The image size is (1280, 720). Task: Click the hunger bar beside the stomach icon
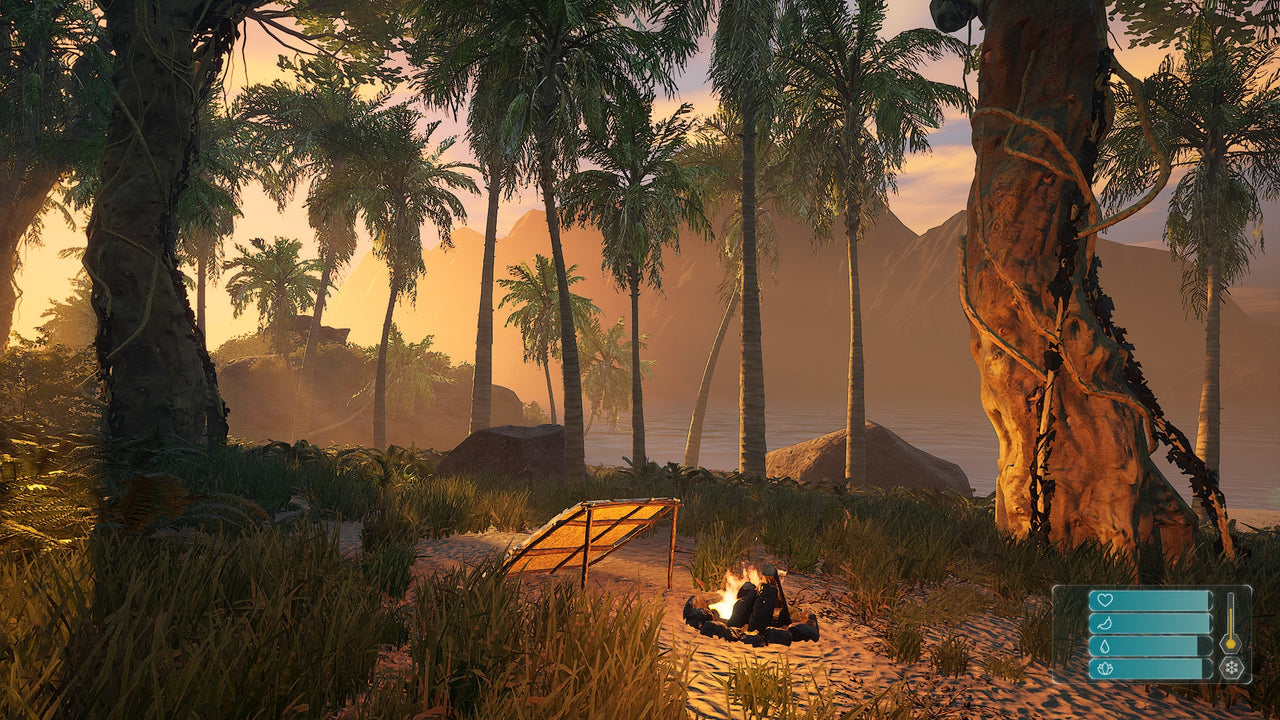point(1157,624)
